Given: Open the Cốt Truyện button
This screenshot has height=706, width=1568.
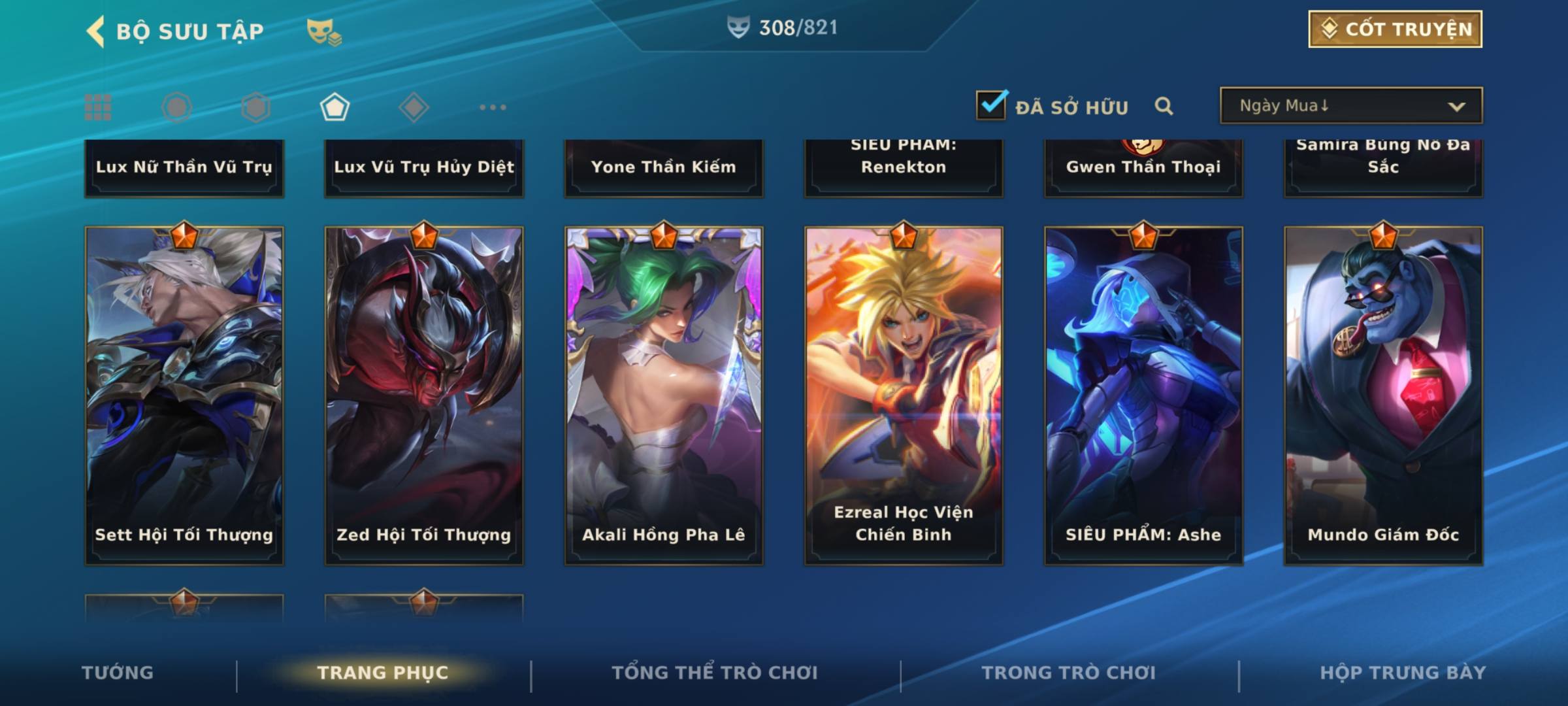Looking at the screenshot, I should [1395, 29].
